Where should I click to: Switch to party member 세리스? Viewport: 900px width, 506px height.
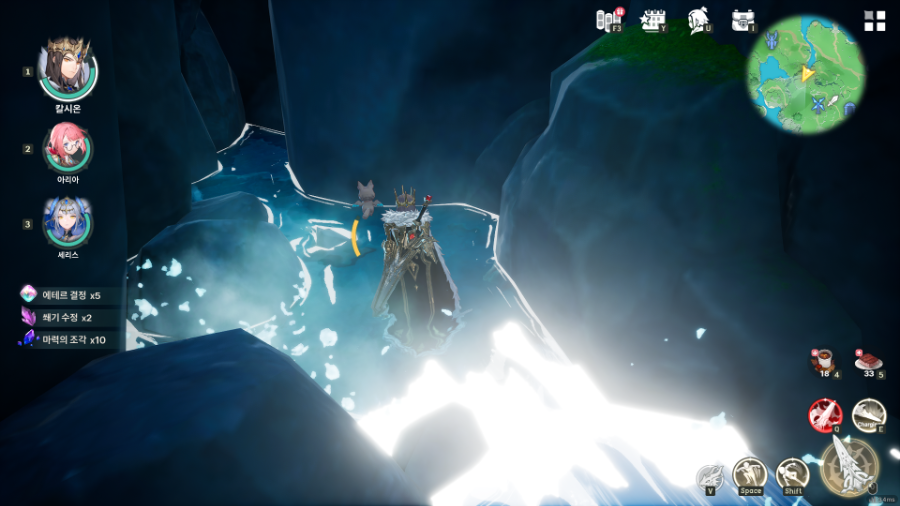click(68, 222)
